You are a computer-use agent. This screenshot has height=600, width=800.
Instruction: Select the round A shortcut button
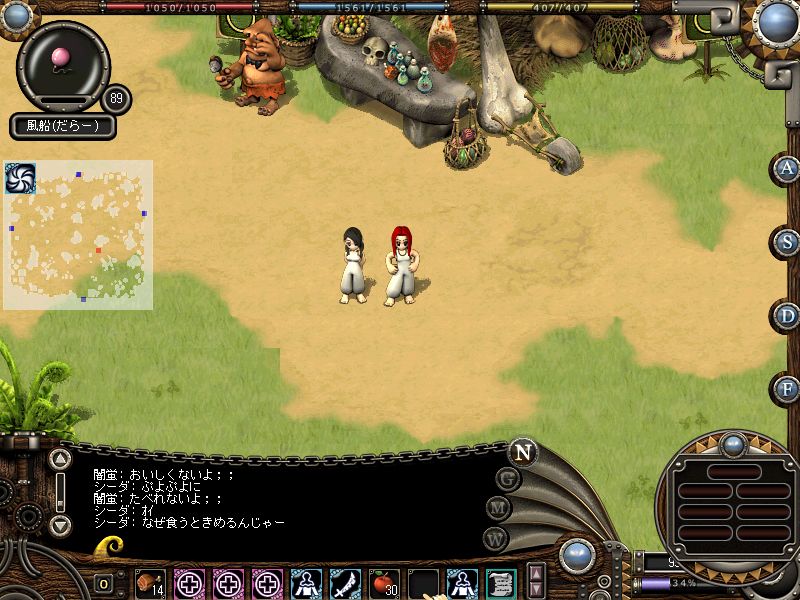tap(787, 169)
